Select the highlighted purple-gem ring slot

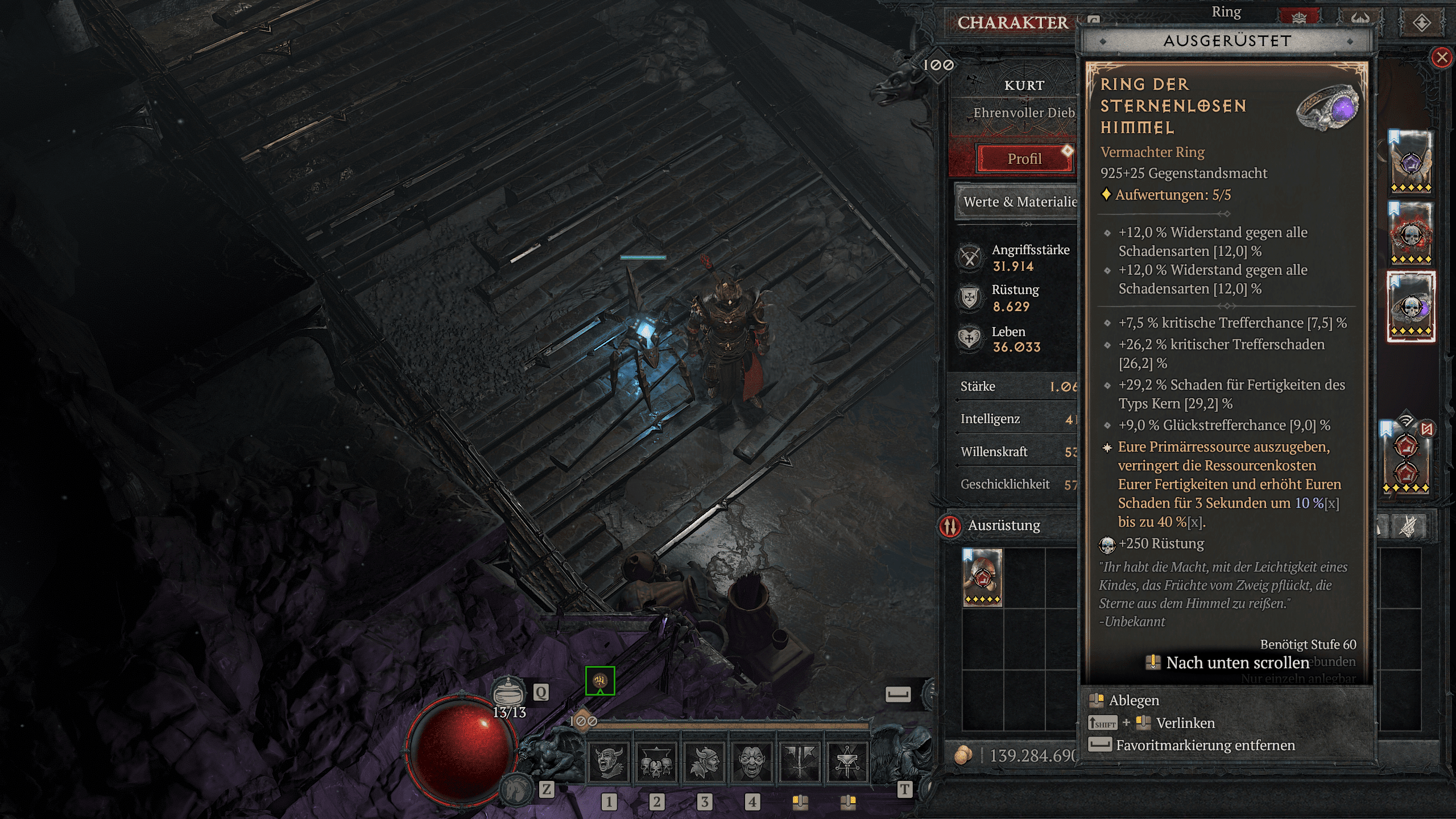click(x=1410, y=307)
